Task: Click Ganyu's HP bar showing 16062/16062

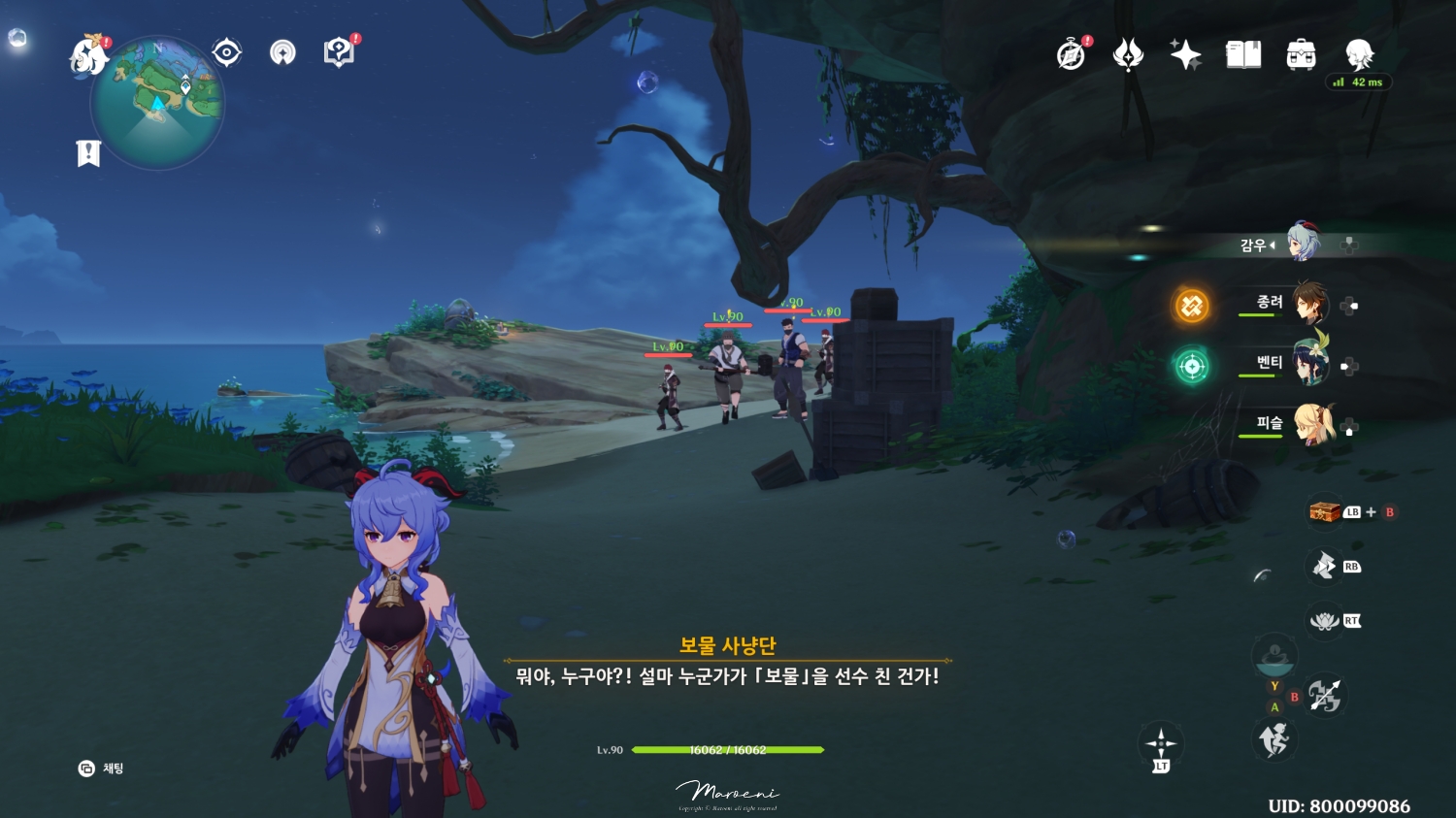Action: click(723, 748)
